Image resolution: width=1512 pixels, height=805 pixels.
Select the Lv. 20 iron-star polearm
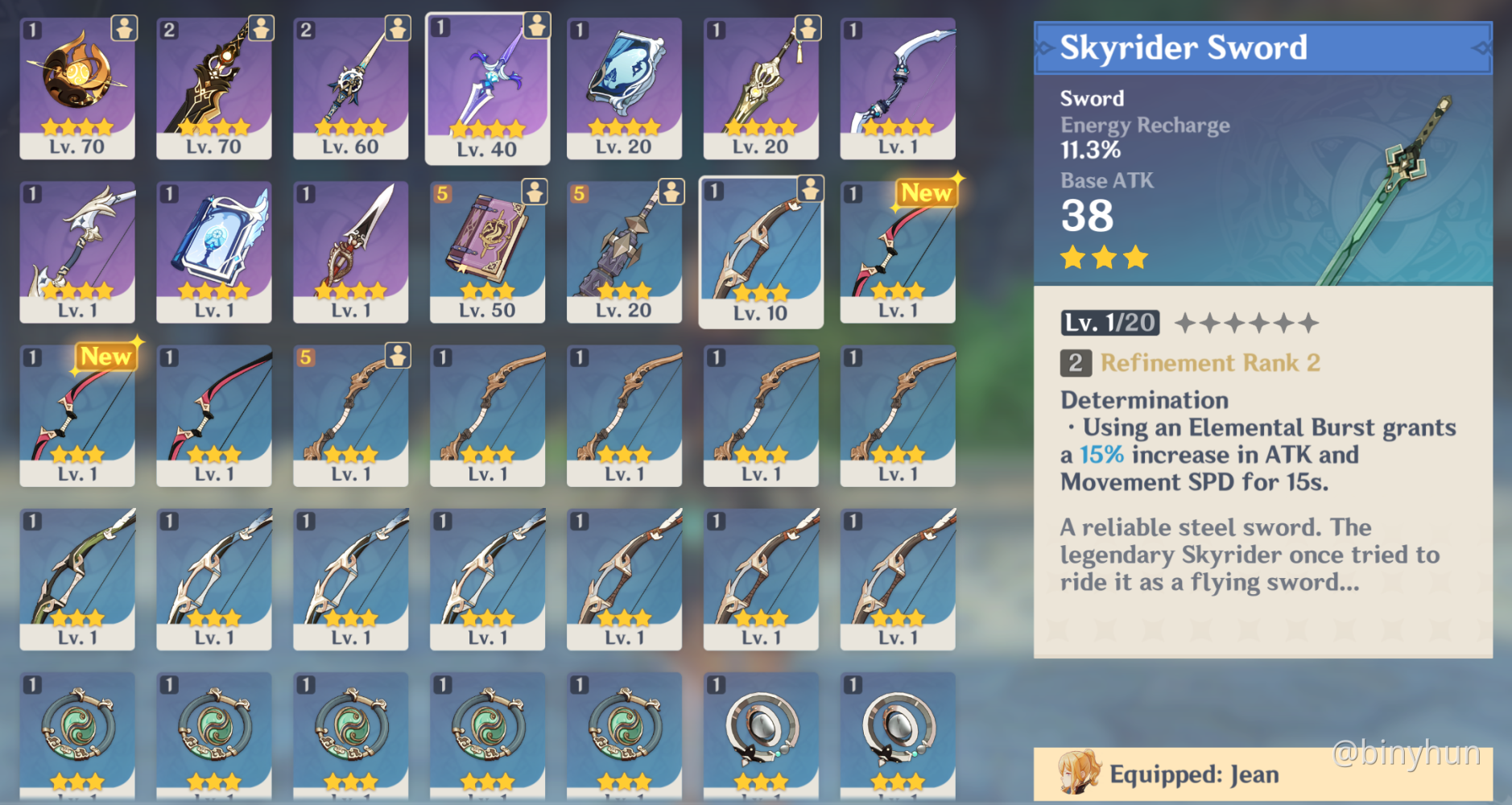pyautogui.click(x=624, y=250)
